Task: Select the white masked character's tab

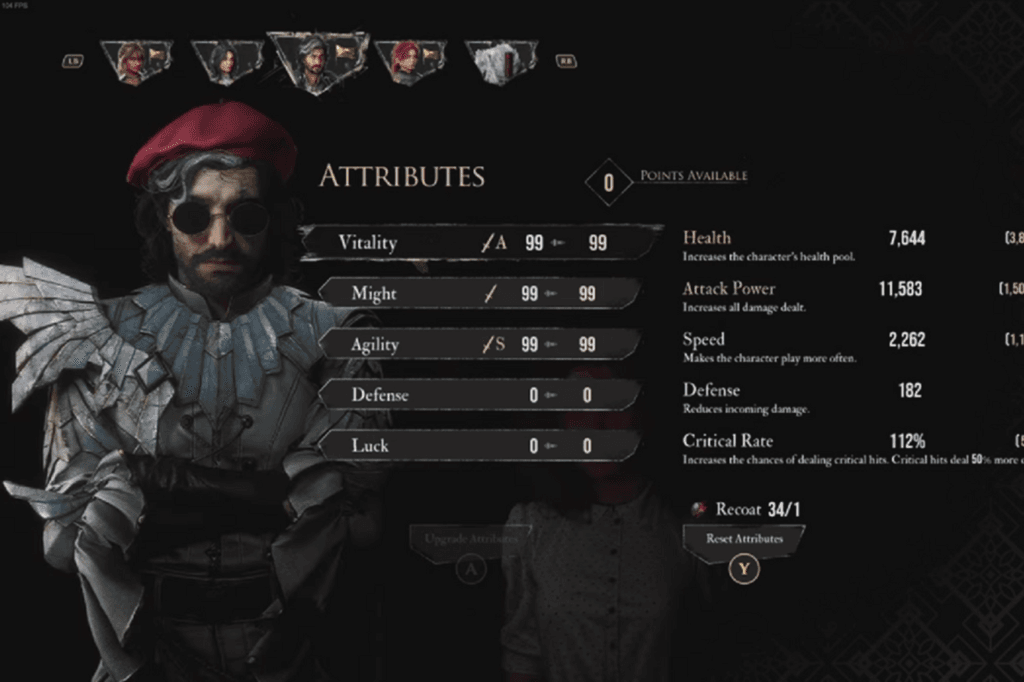Action: point(499,61)
